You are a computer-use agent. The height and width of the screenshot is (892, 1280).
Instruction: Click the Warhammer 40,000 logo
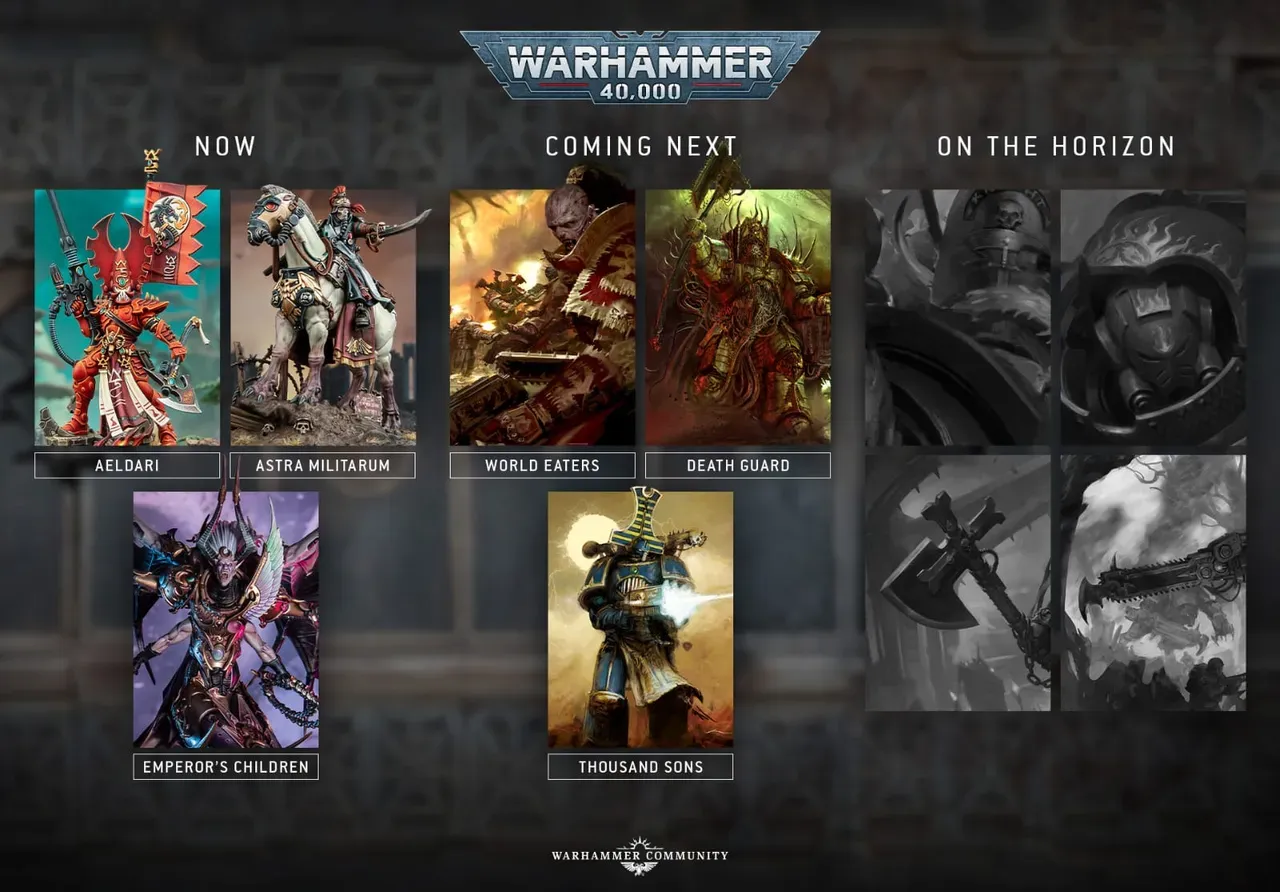(x=640, y=66)
